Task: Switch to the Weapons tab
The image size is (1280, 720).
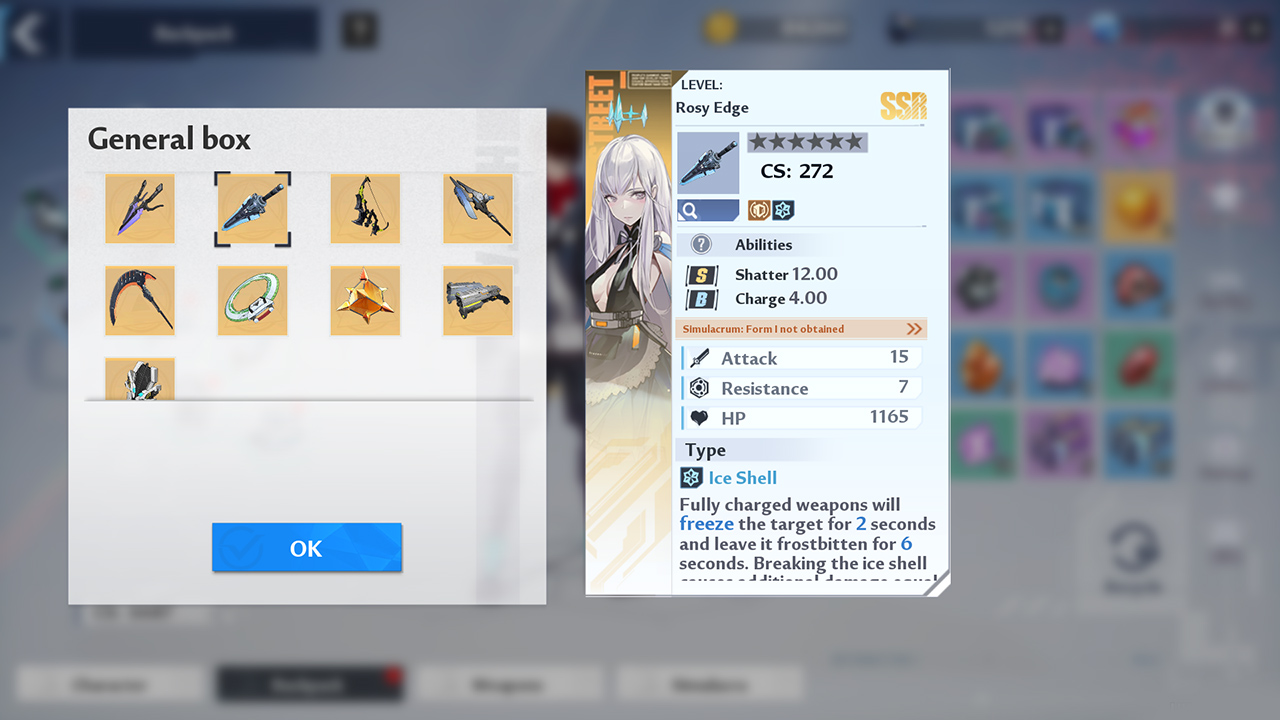Action: (x=509, y=684)
